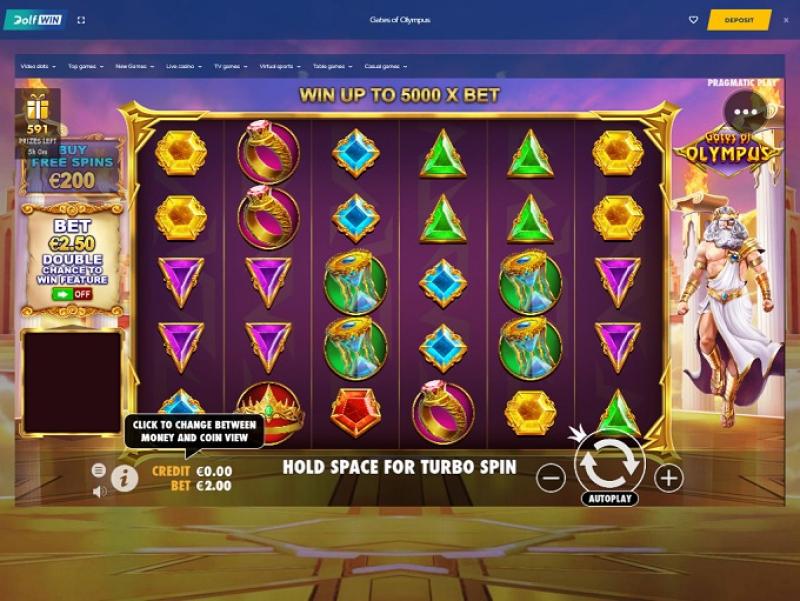Open the prizes left gift box

tap(38, 108)
